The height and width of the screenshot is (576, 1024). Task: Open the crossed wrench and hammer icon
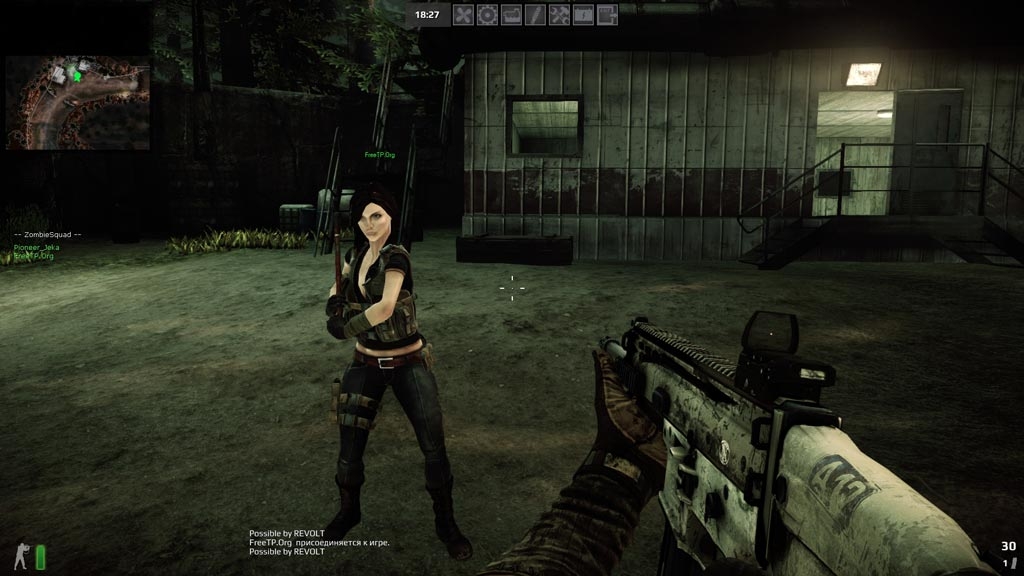559,15
